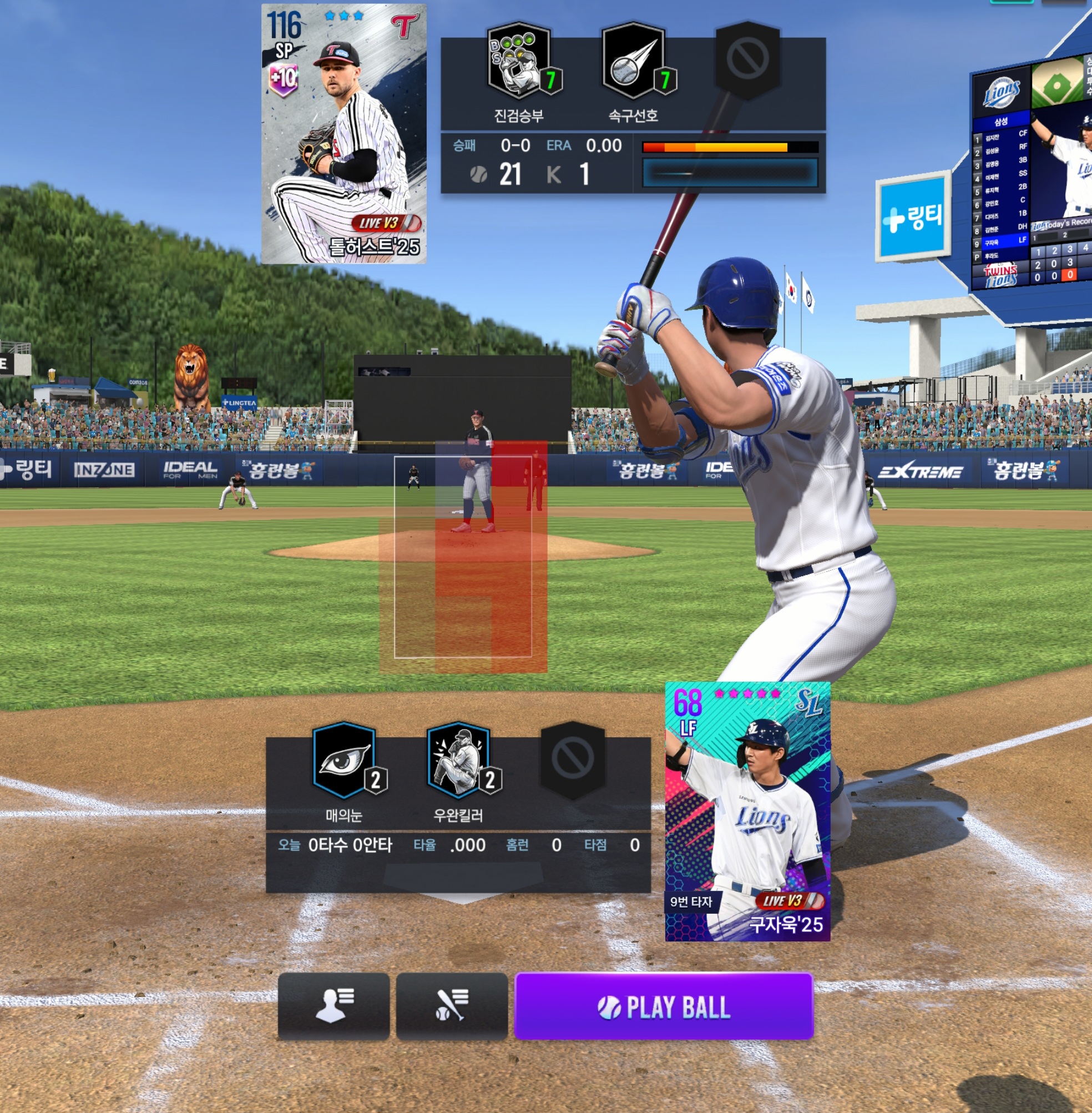Open the player lineup list button

click(333, 1006)
